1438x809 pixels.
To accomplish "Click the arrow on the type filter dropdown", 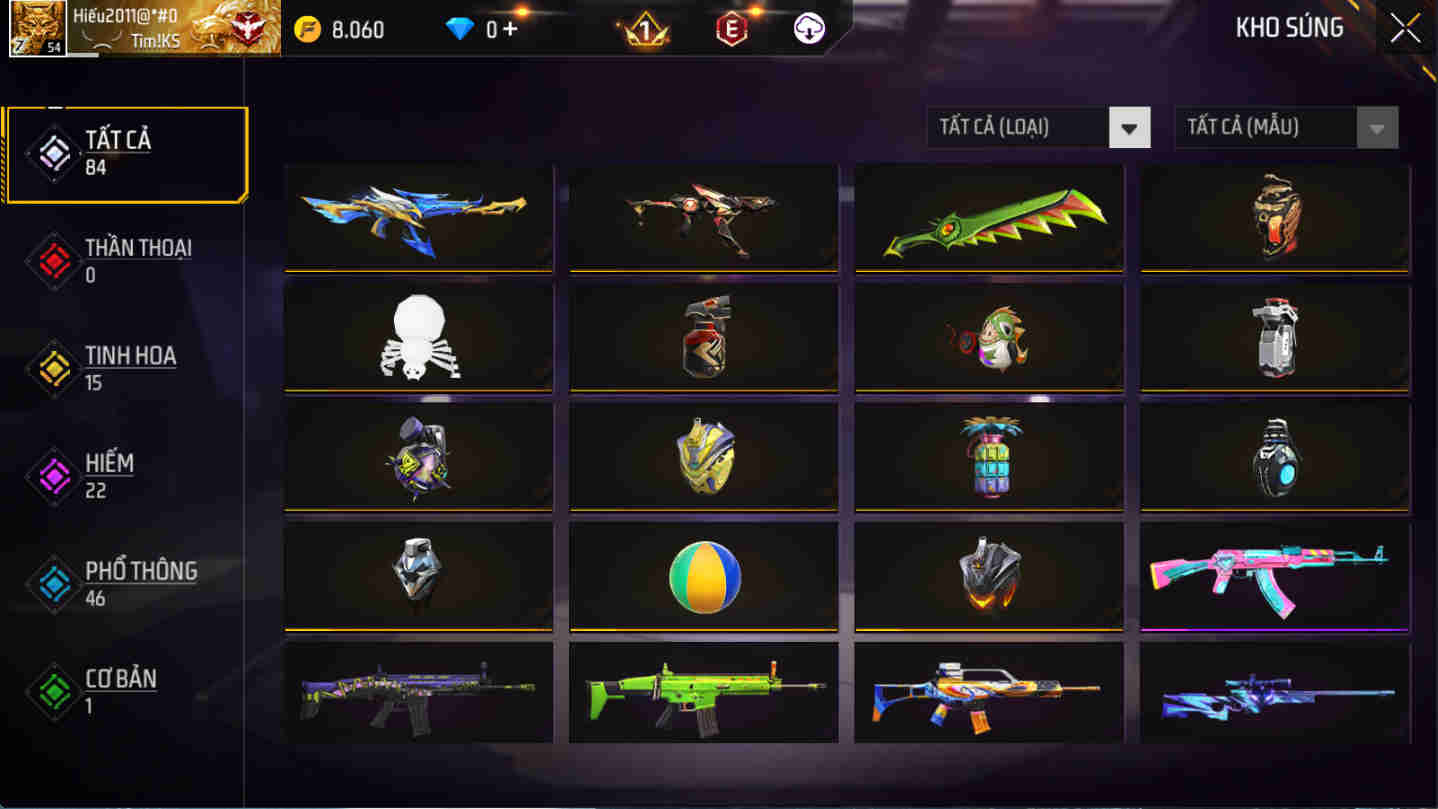I will coord(1130,127).
